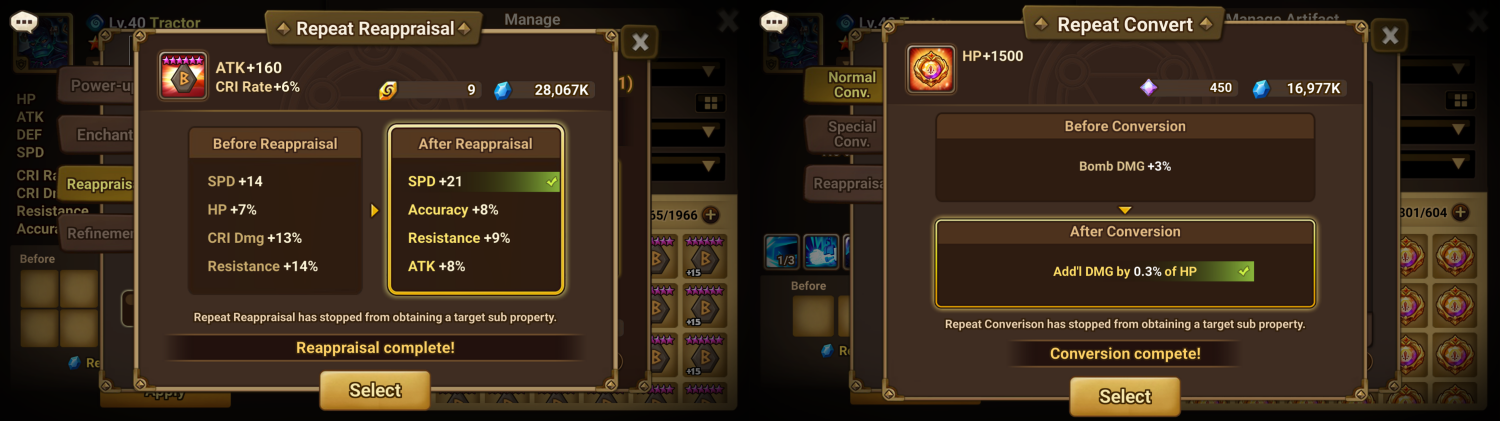The image size is (1500, 421).
Task: Choose the After Conversion result panel
Action: (1125, 262)
